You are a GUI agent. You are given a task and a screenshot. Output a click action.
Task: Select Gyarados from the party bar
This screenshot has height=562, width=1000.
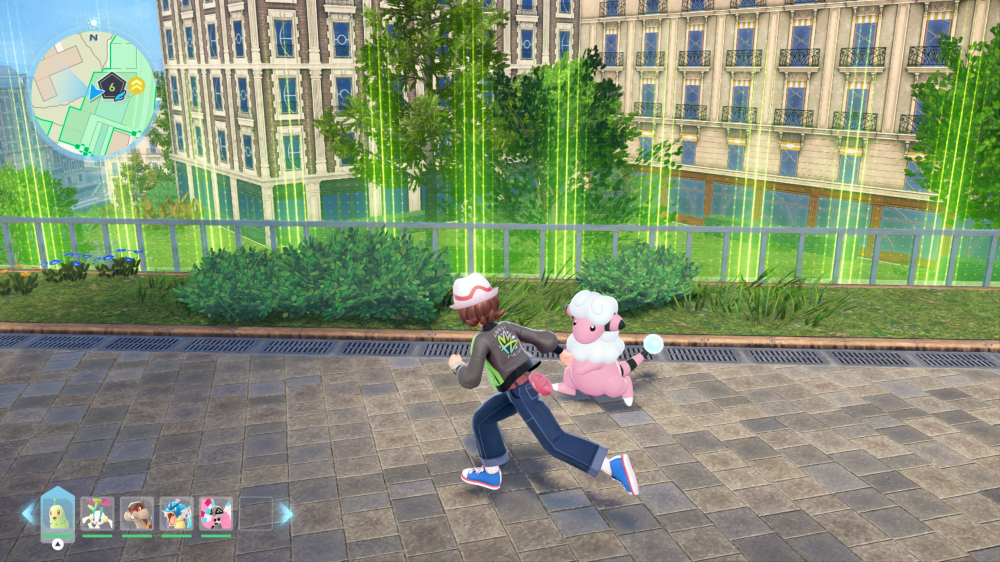coord(177,514)
